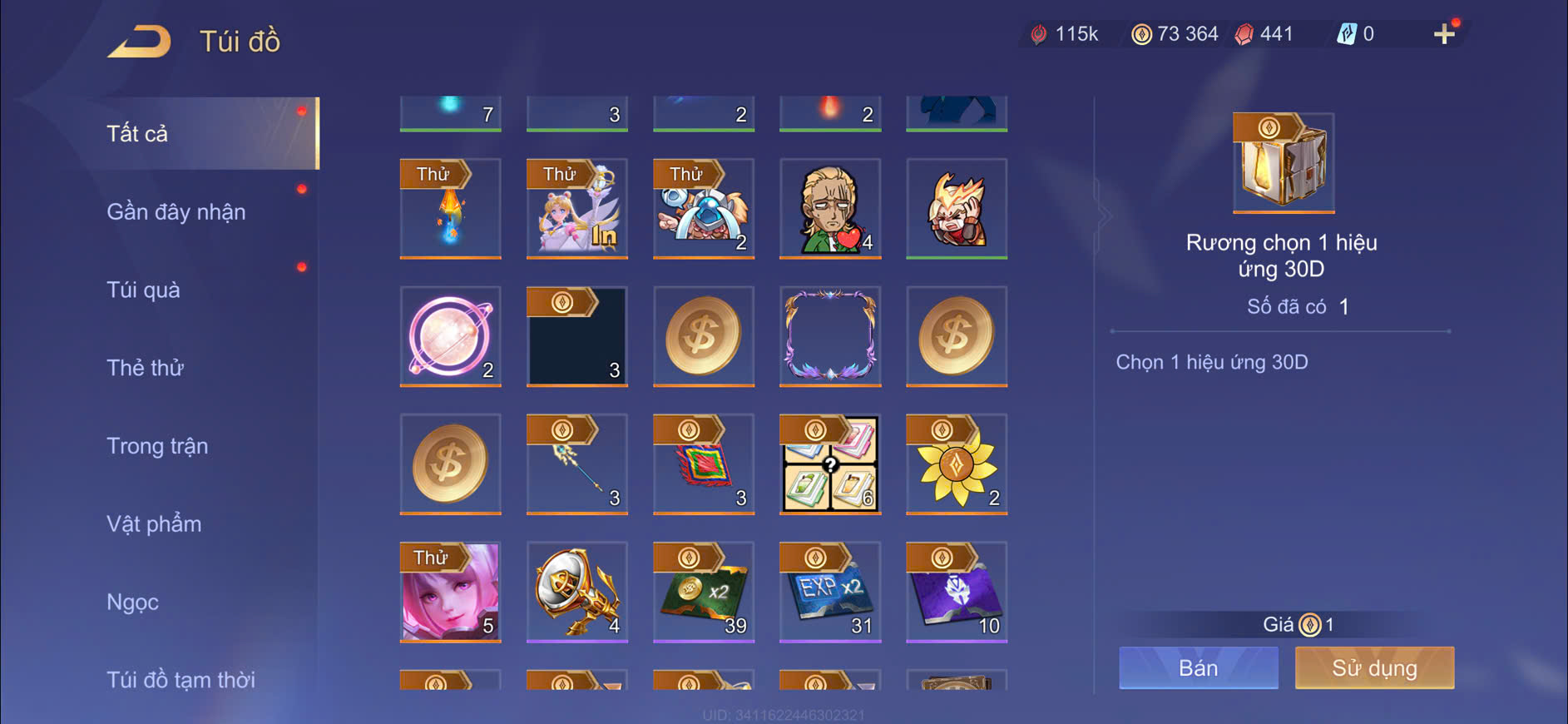Show the Thẻ thử category
This screenshot has width=1568, height=724.
coord(145,368)
